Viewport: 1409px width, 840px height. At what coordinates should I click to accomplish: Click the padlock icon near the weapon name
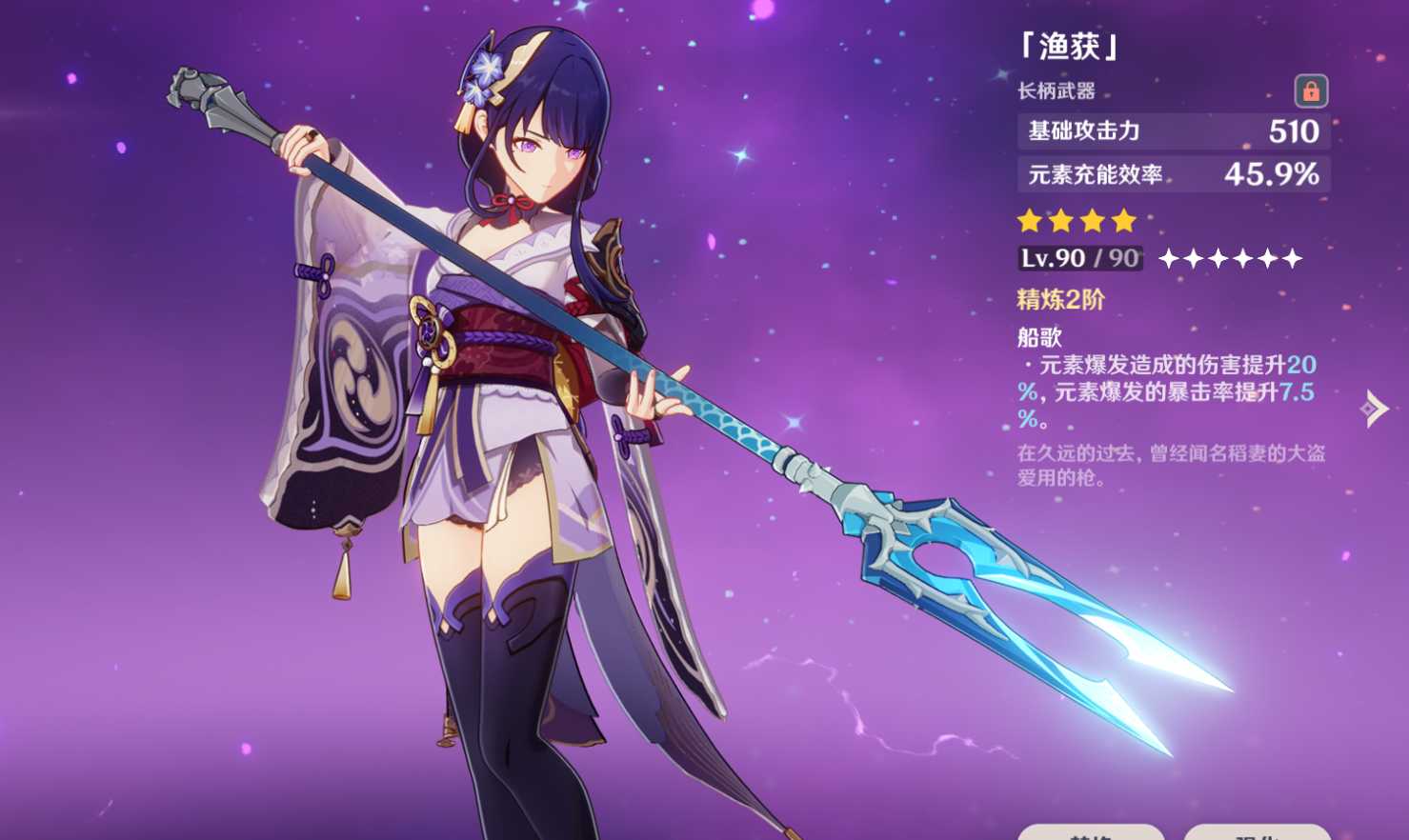[1313, 92]
